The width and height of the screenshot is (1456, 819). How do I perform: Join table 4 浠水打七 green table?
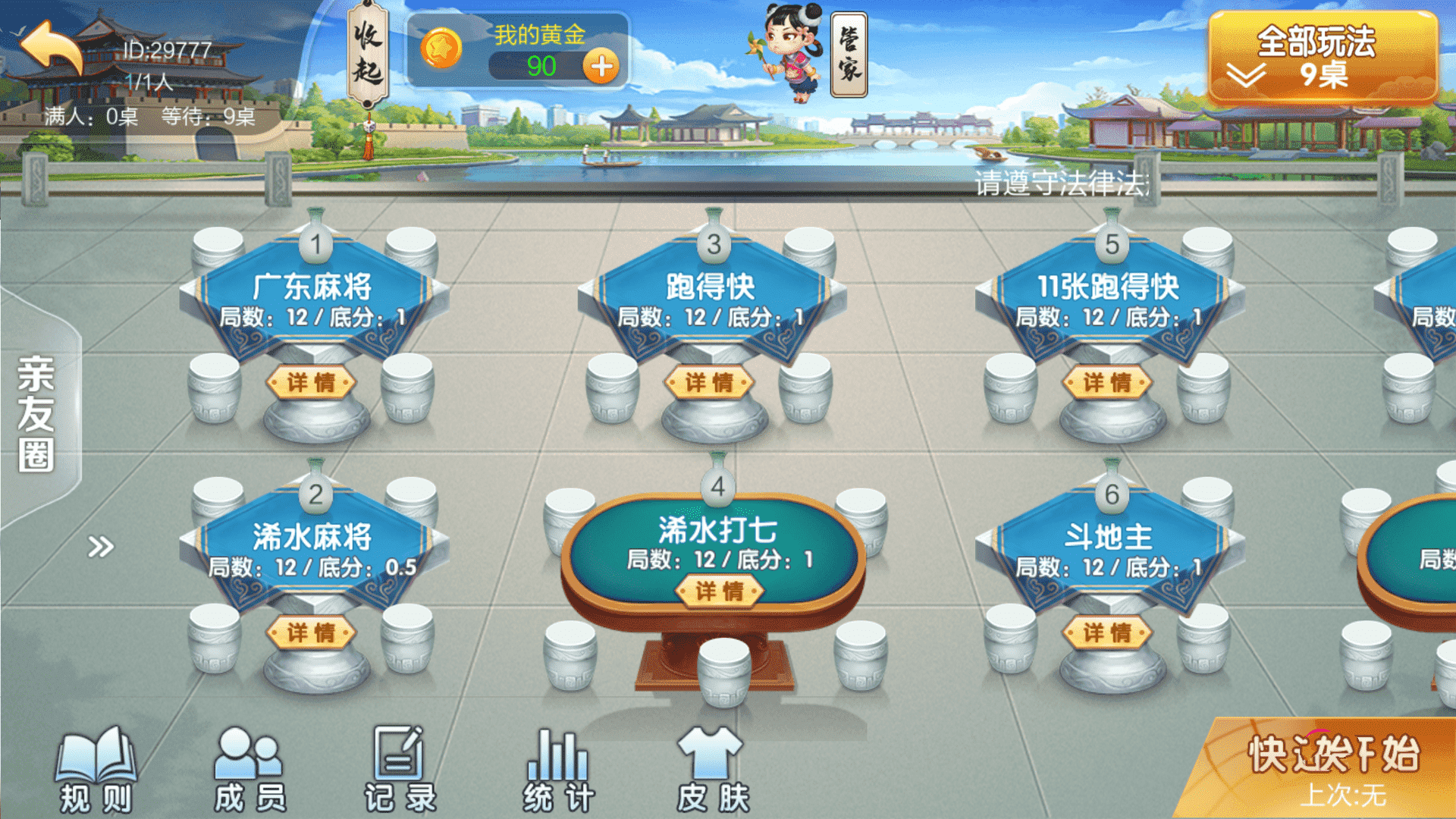click(717, 540)
